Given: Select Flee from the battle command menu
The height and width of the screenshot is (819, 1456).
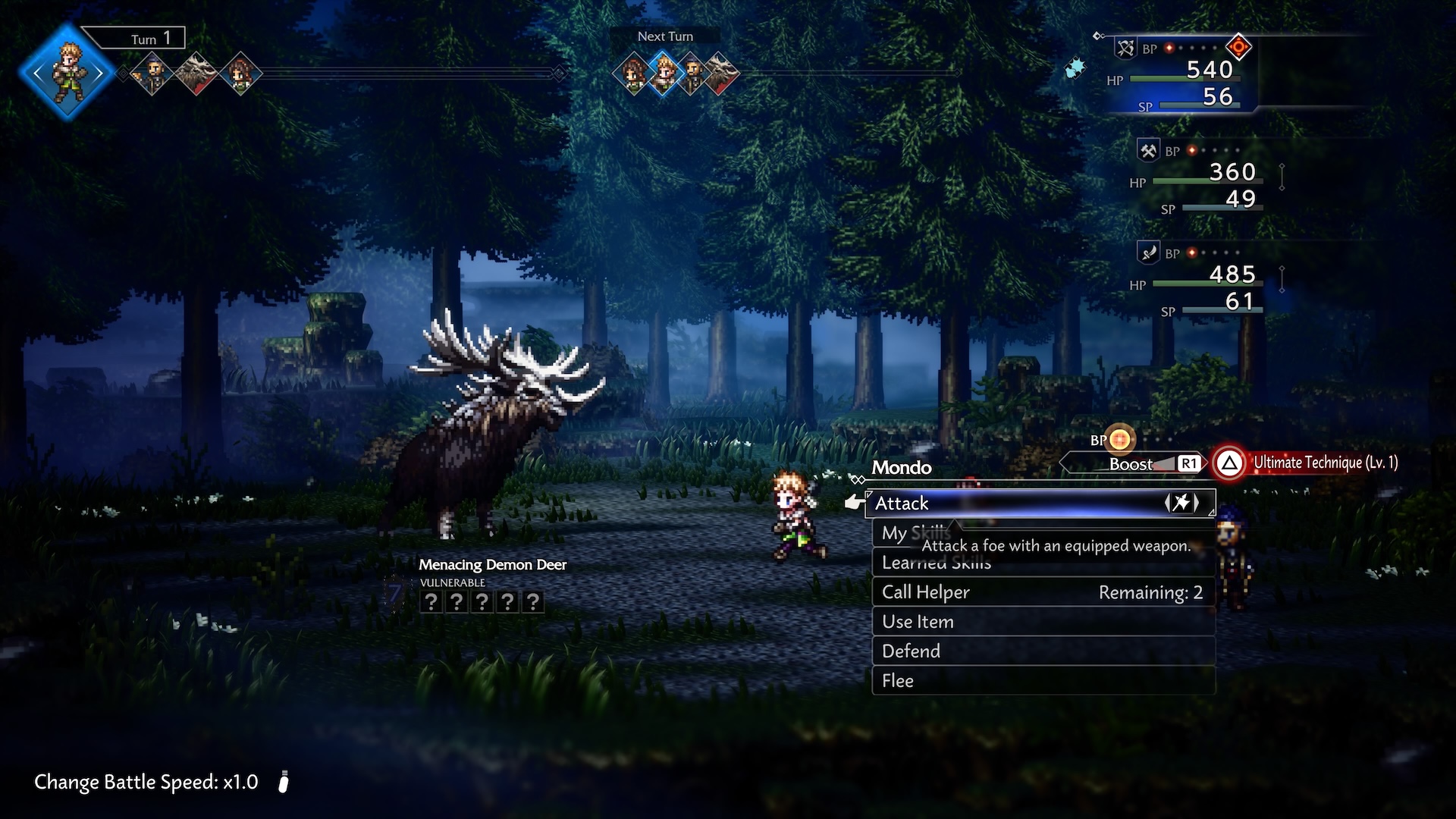Looking at the screenshot, I should (897, 680).
